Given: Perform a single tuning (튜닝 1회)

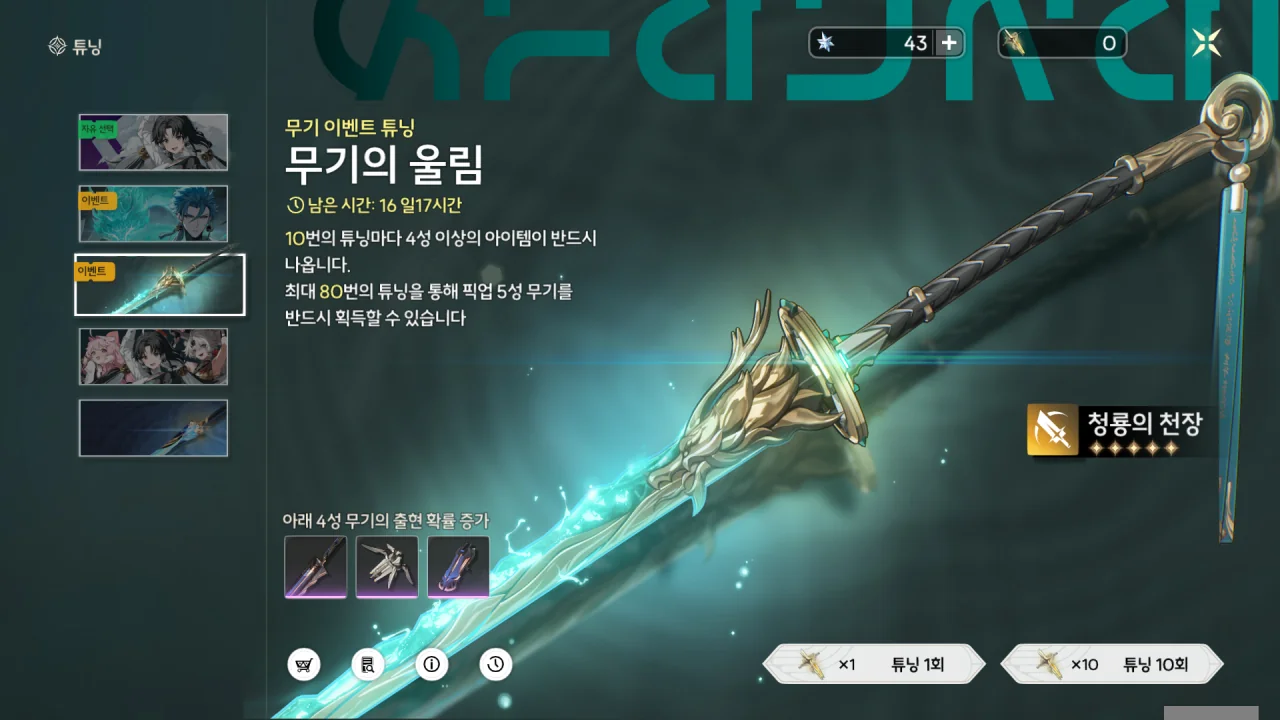Looking at the screenshot, I should (x=874, y=664).
